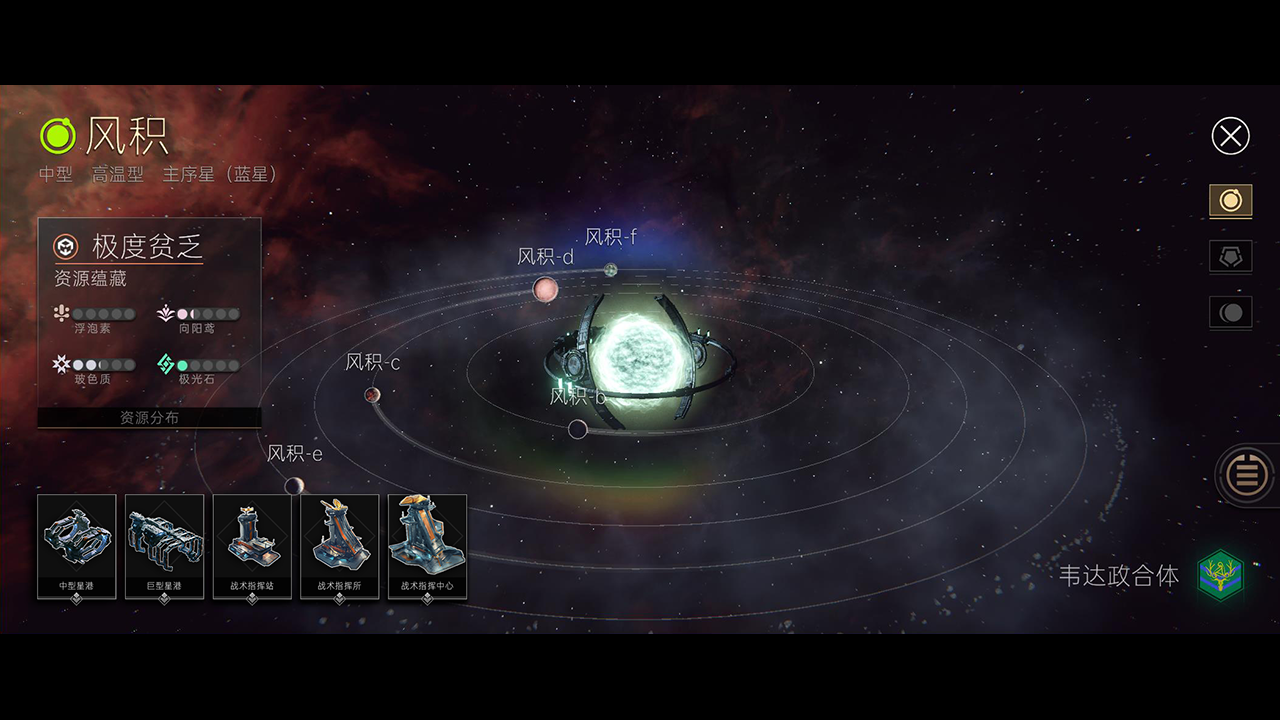This screenshot has height=720, width=1280.
Task: Switch to the star orbit view tab
Action: coord(1230,201)
